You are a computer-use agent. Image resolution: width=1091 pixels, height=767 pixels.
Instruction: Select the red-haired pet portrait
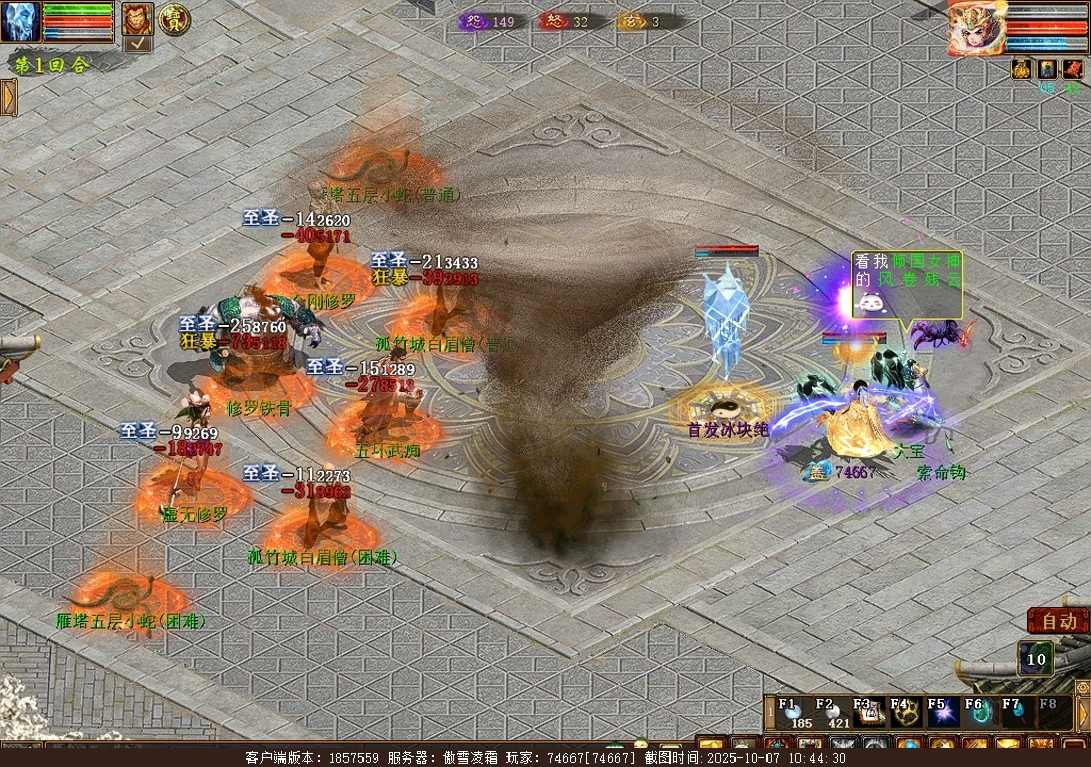(x=137, y=18)
